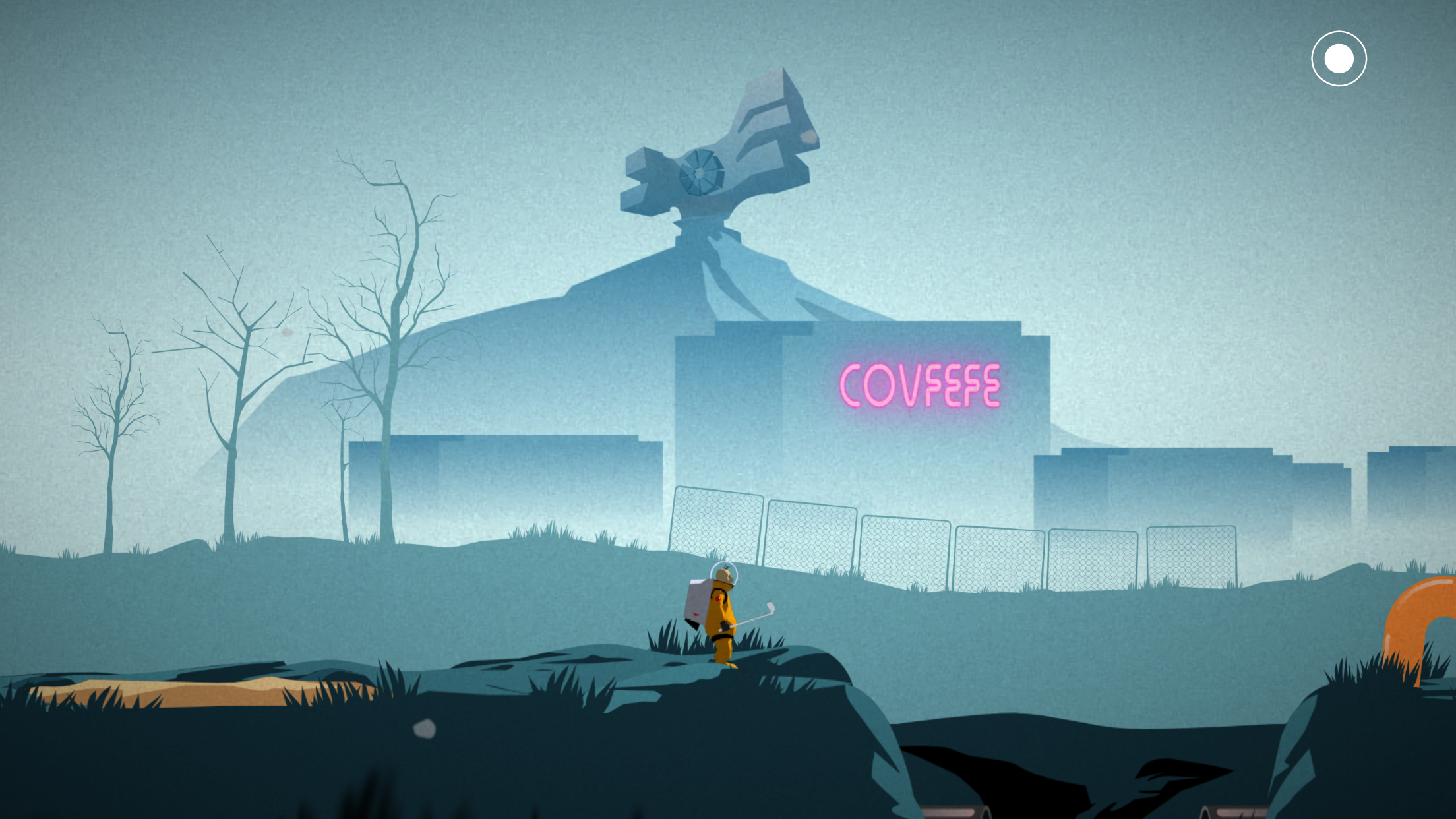Click the golfer's glass helmet bubble
1456x819 pixels.
724,572
